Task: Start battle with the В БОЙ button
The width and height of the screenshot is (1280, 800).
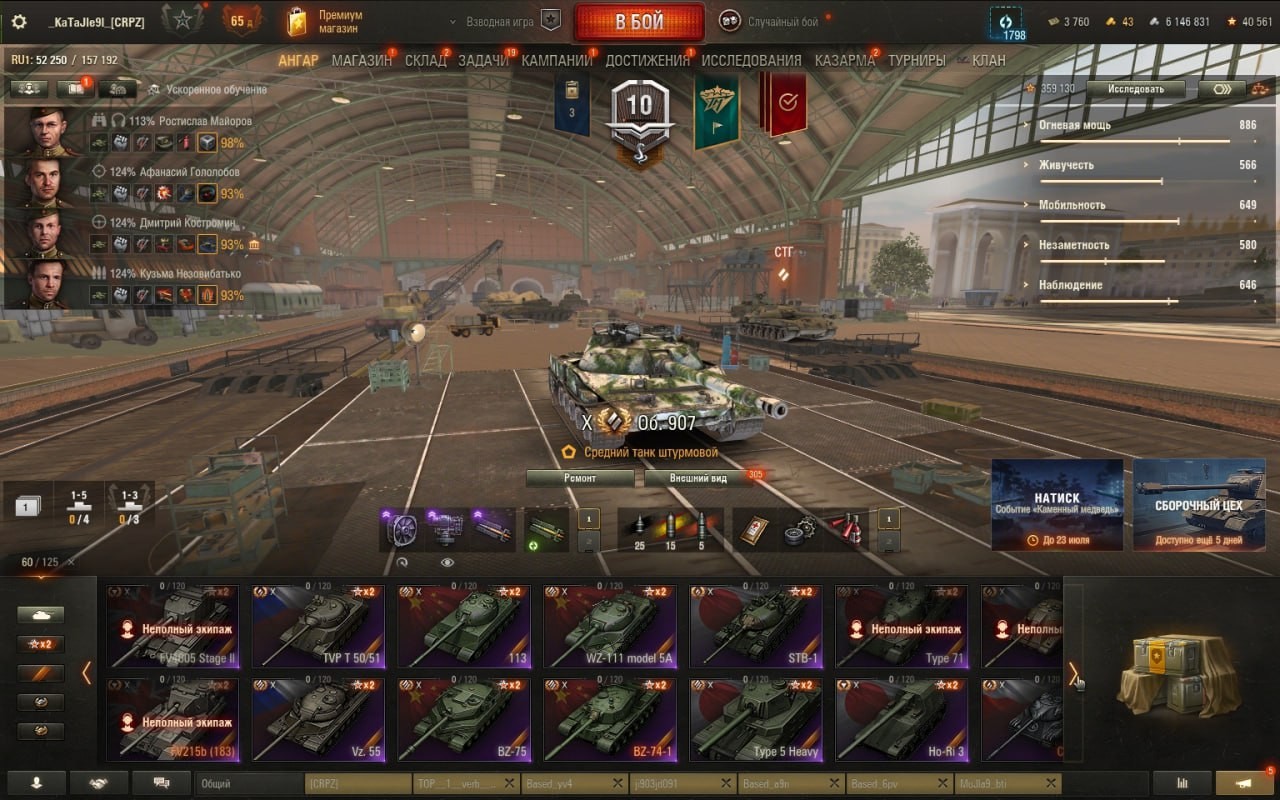Action: (x=638, y=22)
